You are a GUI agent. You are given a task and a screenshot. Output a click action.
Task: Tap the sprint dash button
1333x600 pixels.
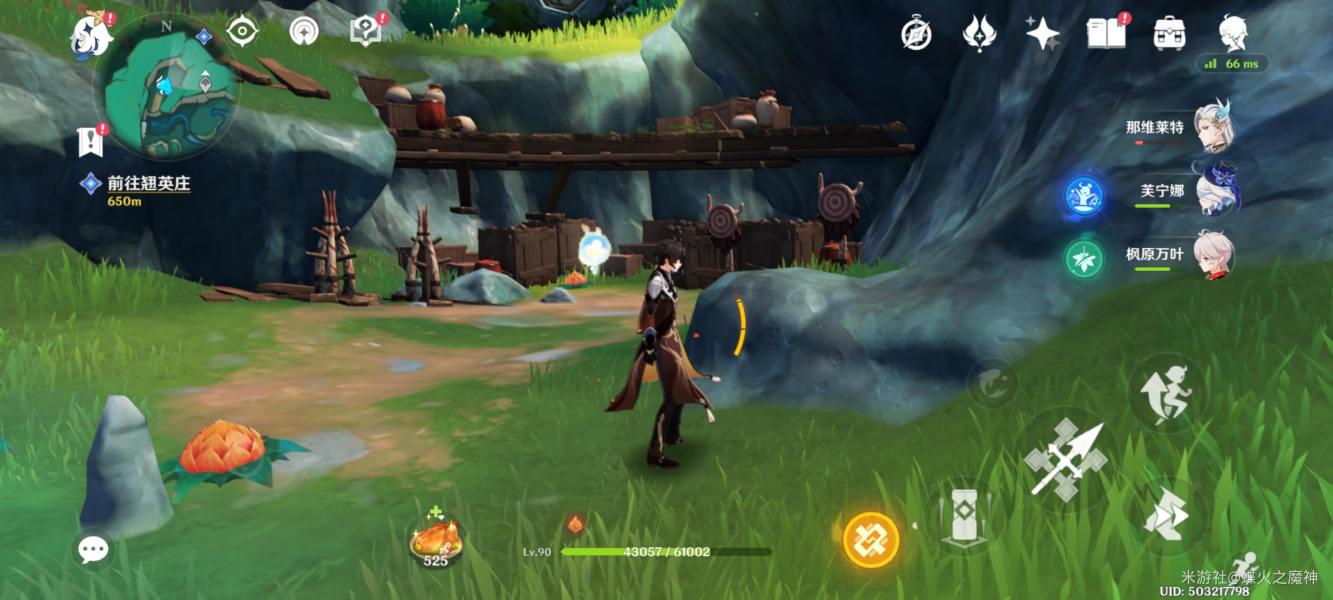1167,517
